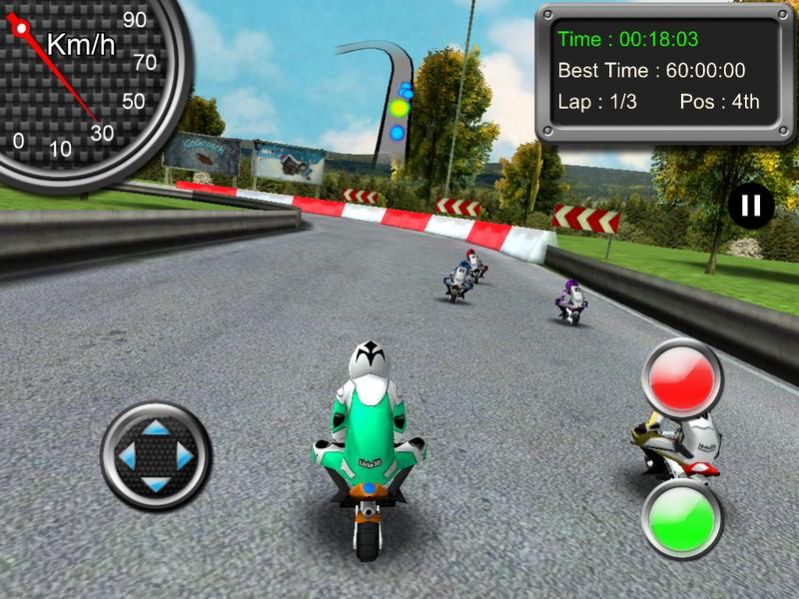Tap the D-pad up arrow

156,429
